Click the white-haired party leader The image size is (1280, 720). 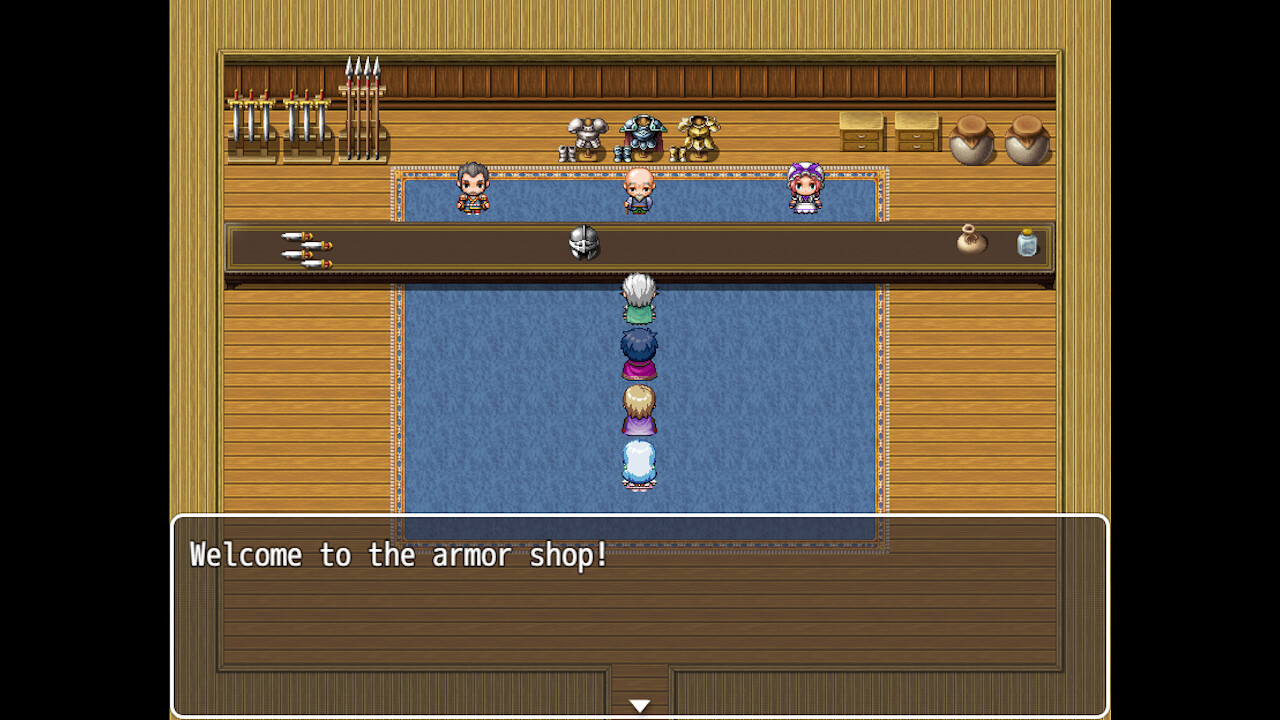pos(640,295)
